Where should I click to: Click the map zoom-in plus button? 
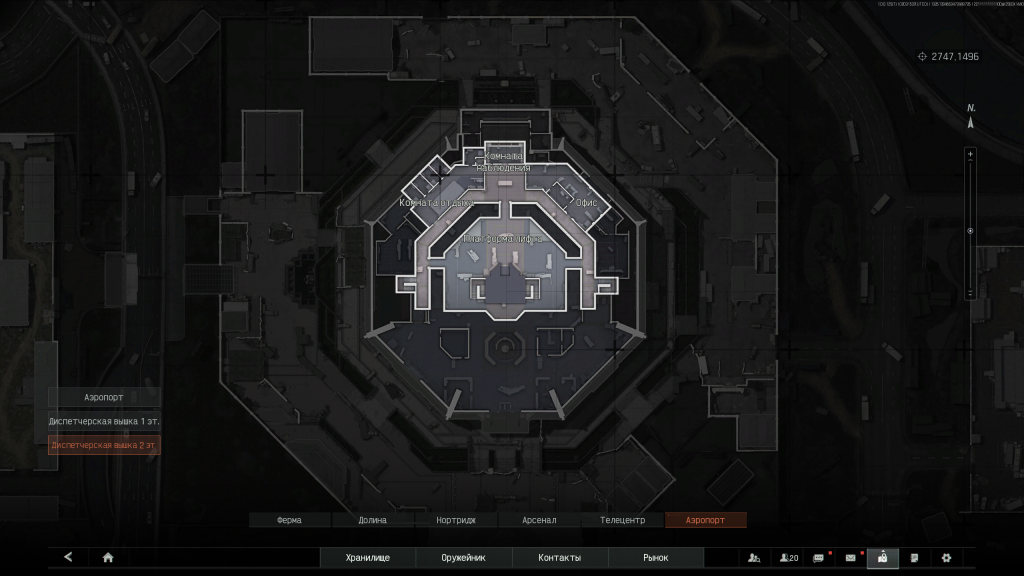[x=969, y=155]
